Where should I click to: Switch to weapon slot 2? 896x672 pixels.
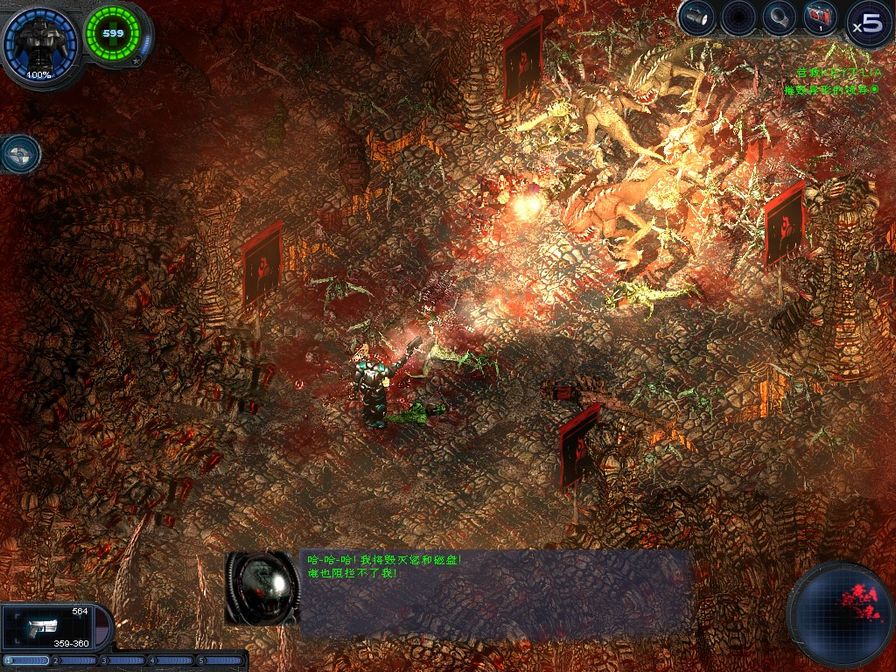coord(76,661)
